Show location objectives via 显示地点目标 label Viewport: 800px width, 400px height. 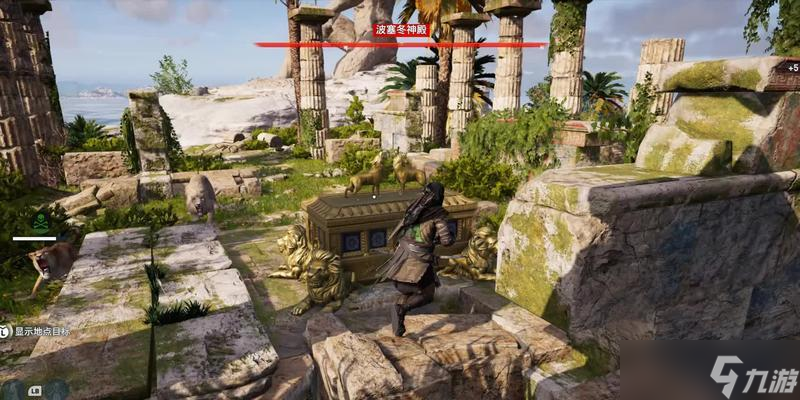(40, 332)
